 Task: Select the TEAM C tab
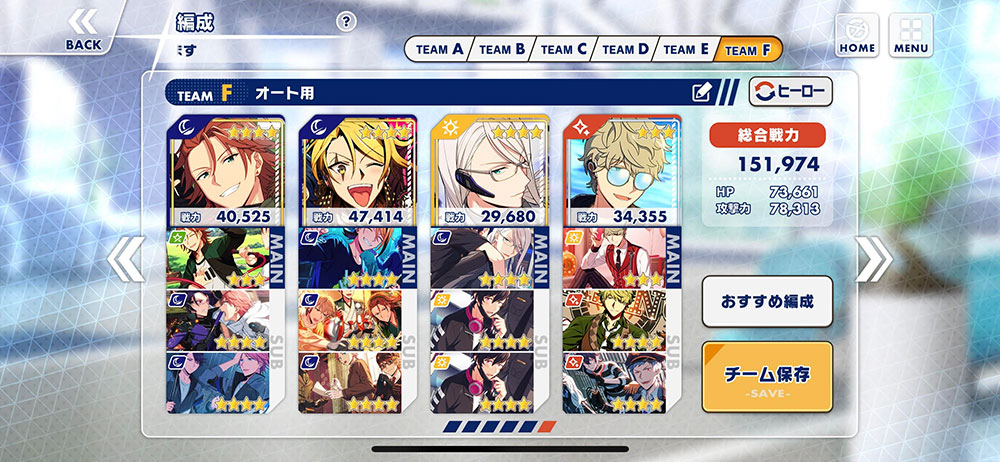click(564, 49)
